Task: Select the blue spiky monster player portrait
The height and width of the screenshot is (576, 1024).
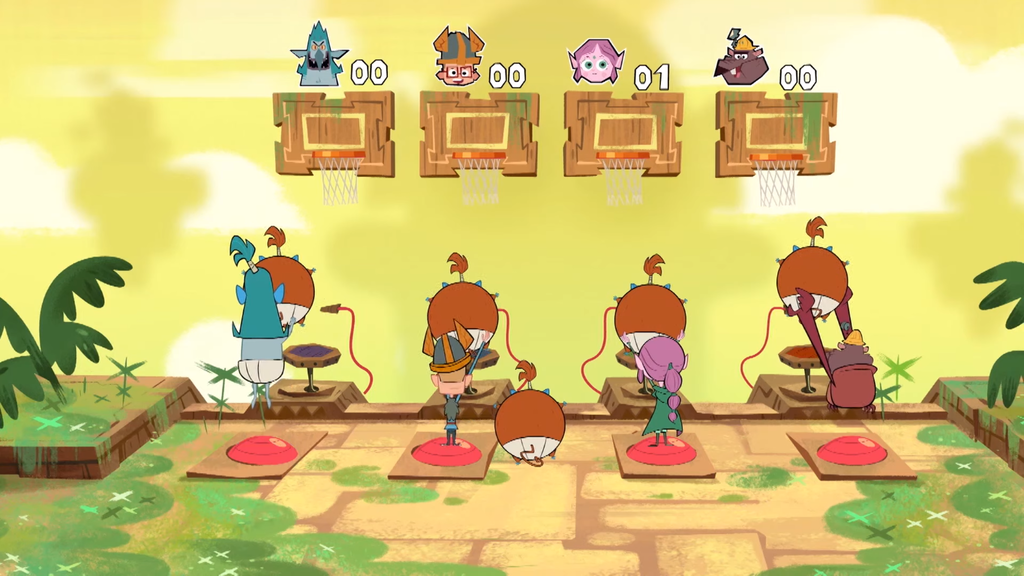Action: pos(319,56)
